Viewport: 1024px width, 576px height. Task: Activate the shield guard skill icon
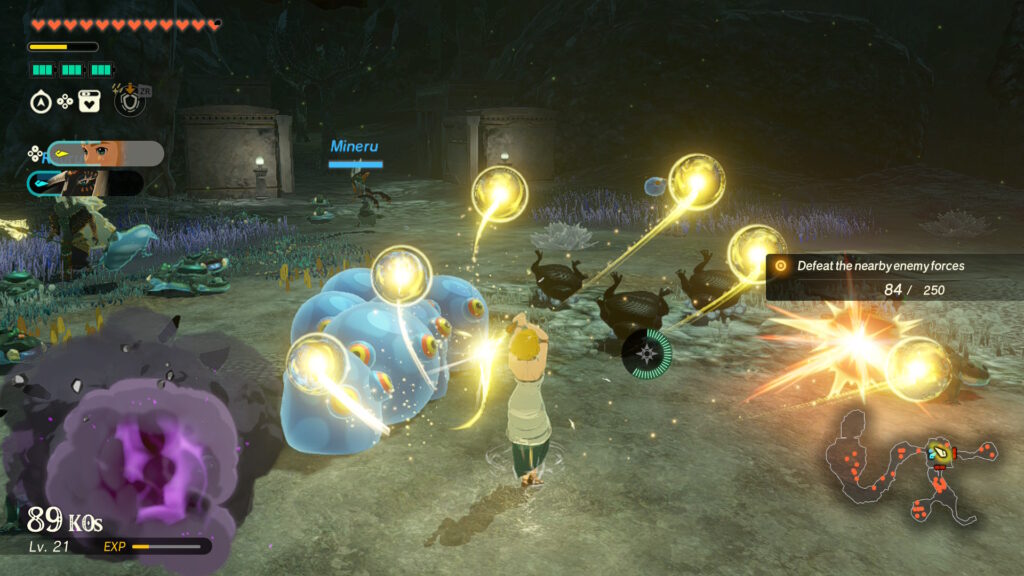(x=130, y=100)
